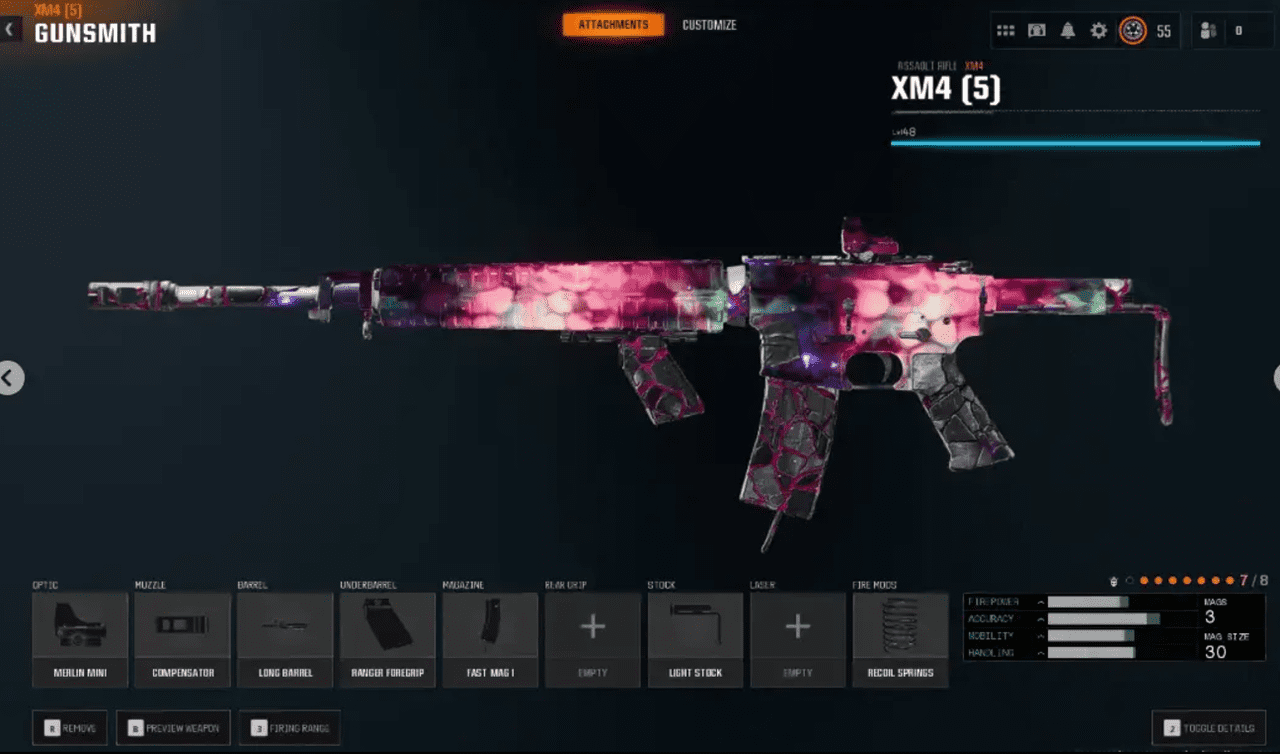Open the grid menu icon

pyautogui.click(x=1007, y=31)
